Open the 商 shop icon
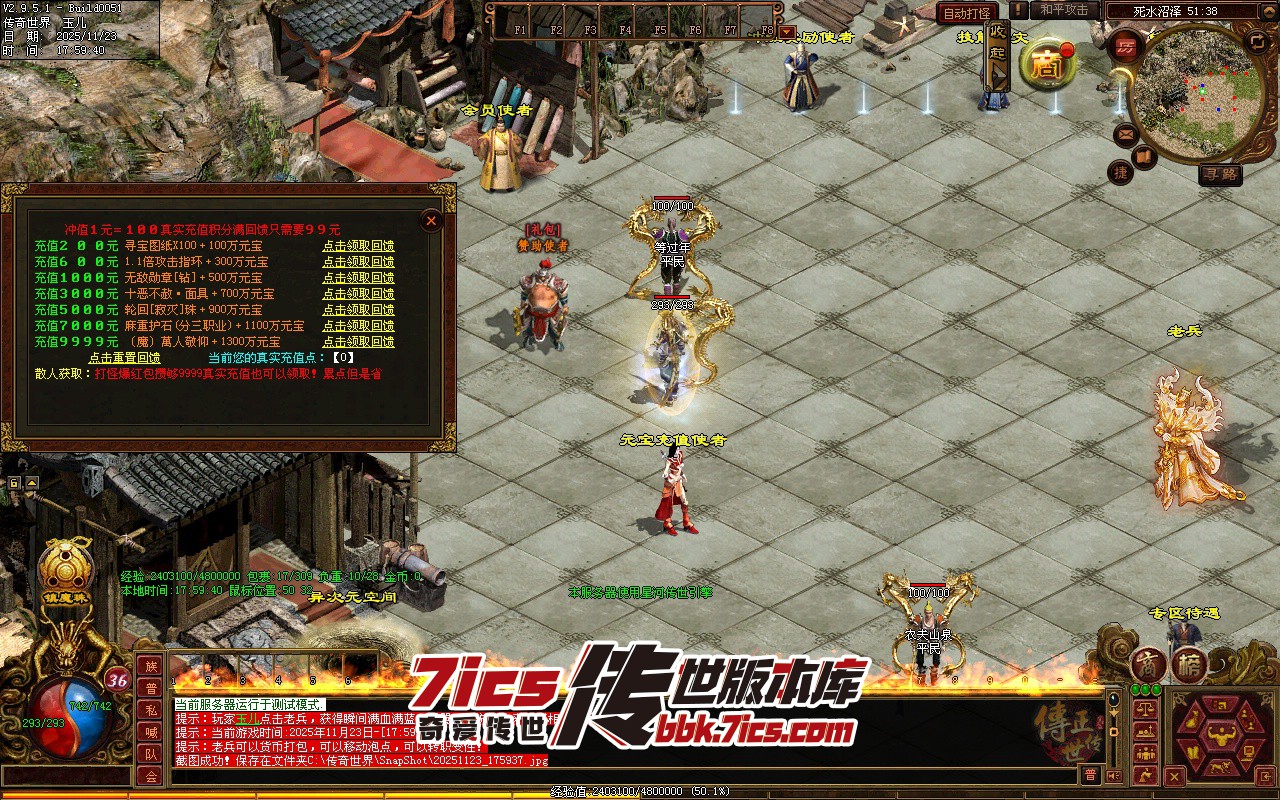The image size is (1280, 800). [1047, 64]
